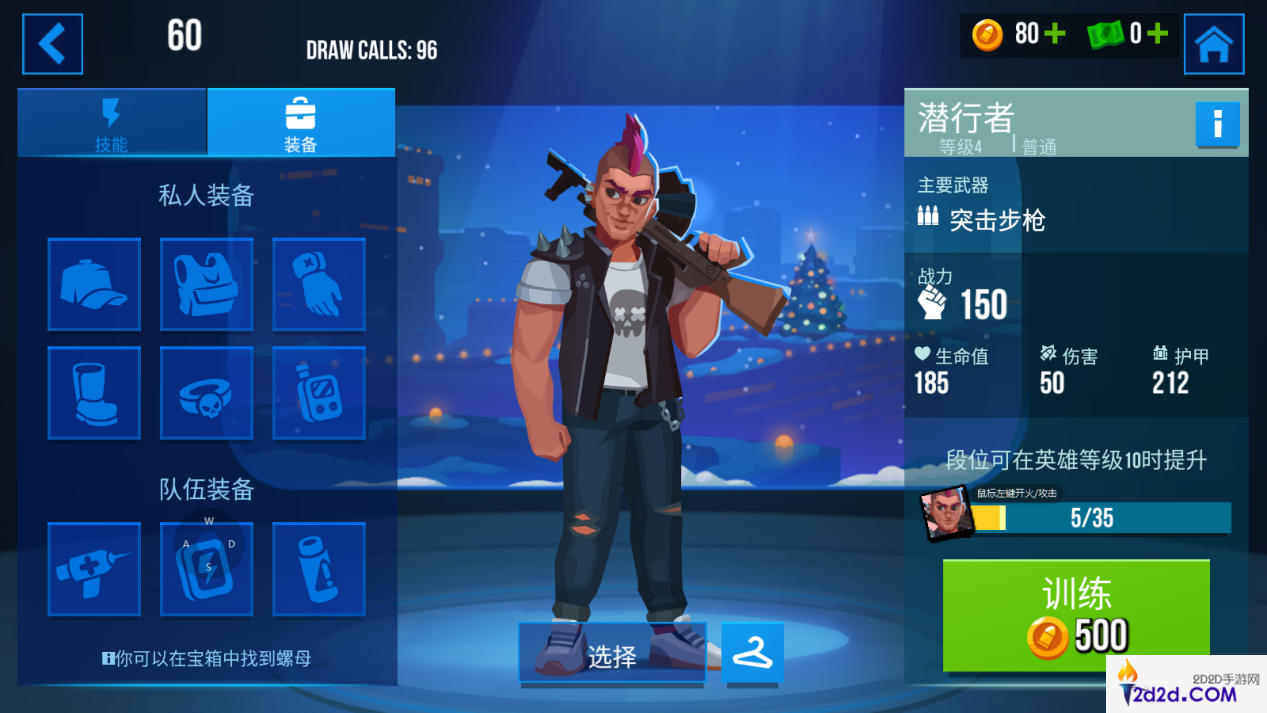Click the 选择 select hero button
Screen dimensions: 1267x713
(612, 655)
